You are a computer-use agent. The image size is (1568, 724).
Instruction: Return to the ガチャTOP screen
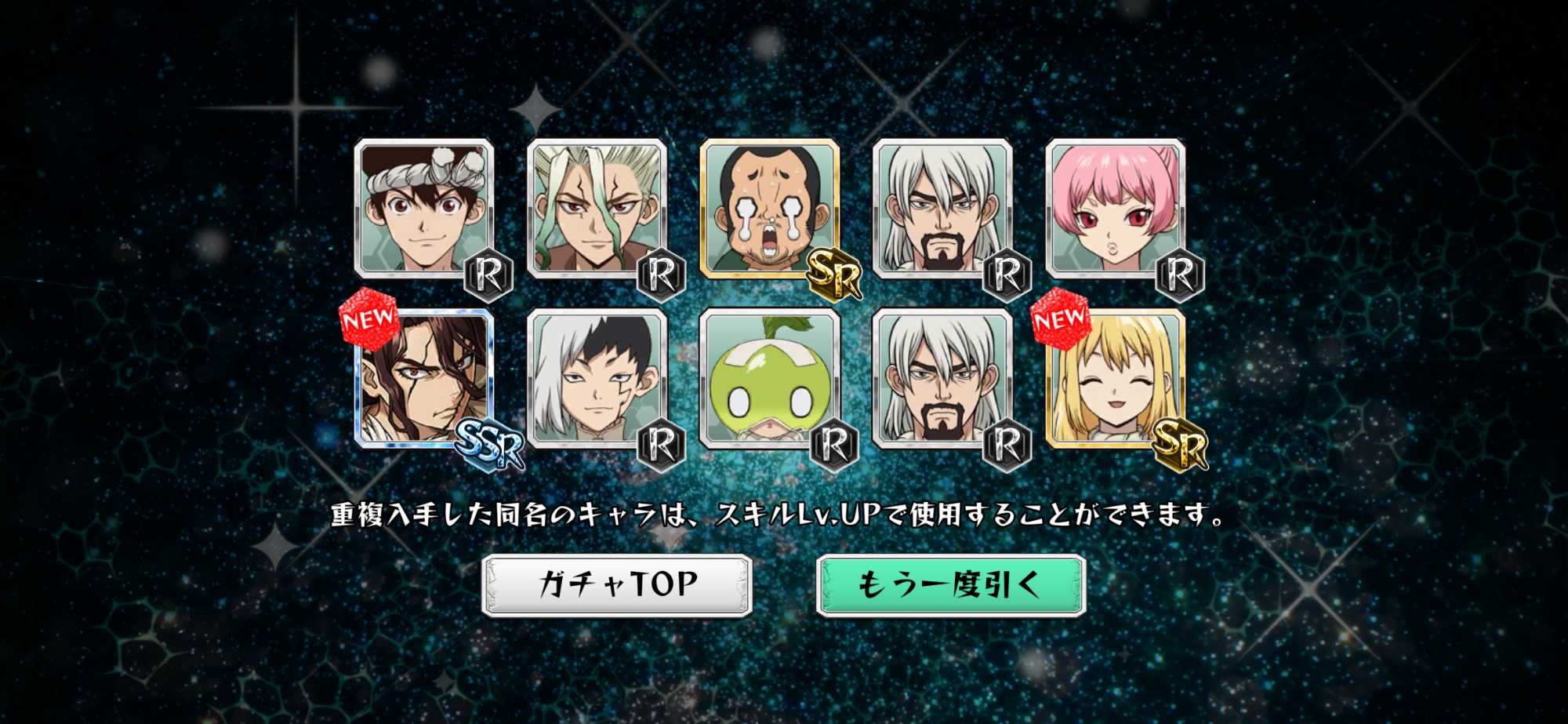(x=617, y=585)
